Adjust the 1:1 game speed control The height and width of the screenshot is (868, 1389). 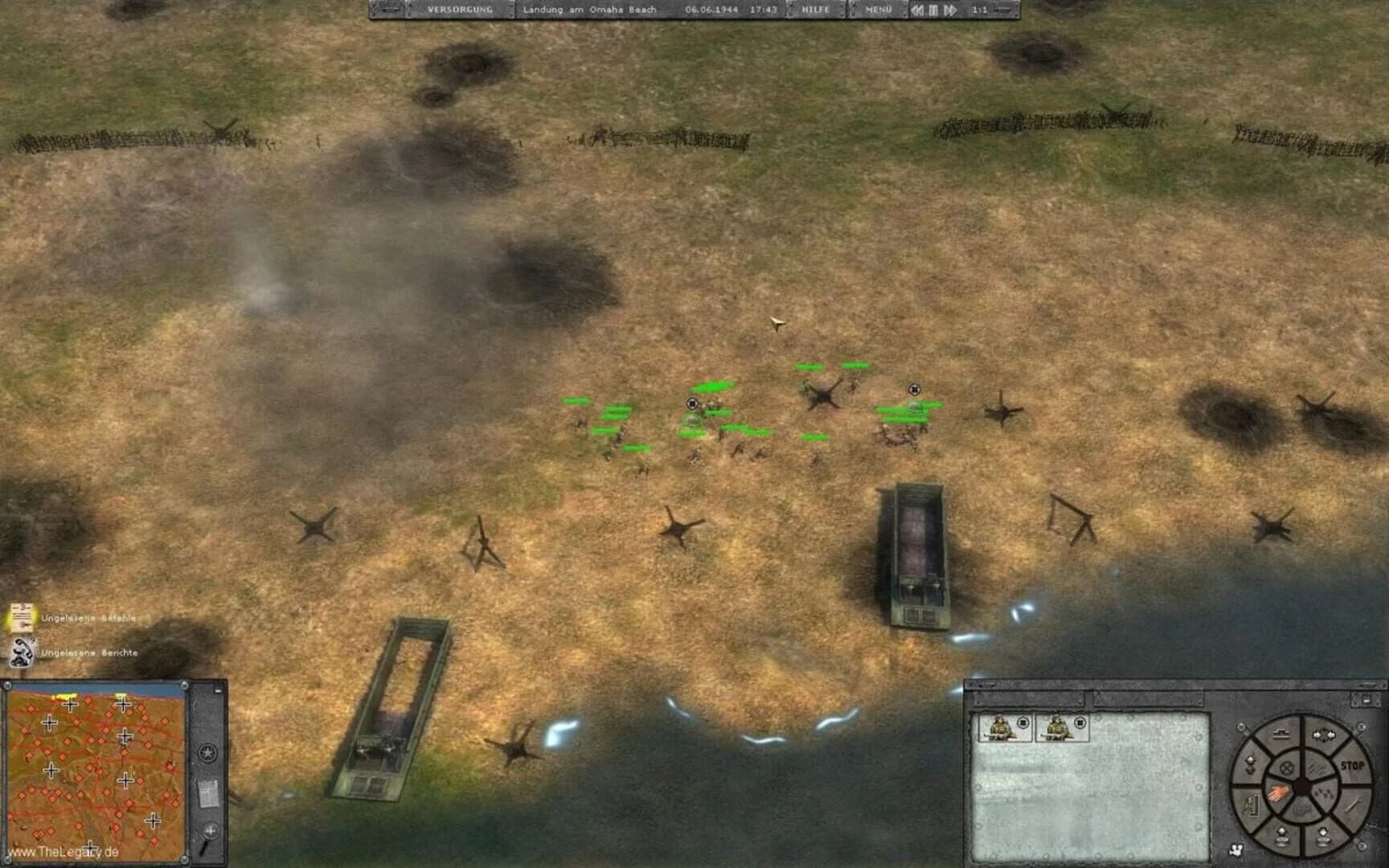980,10
